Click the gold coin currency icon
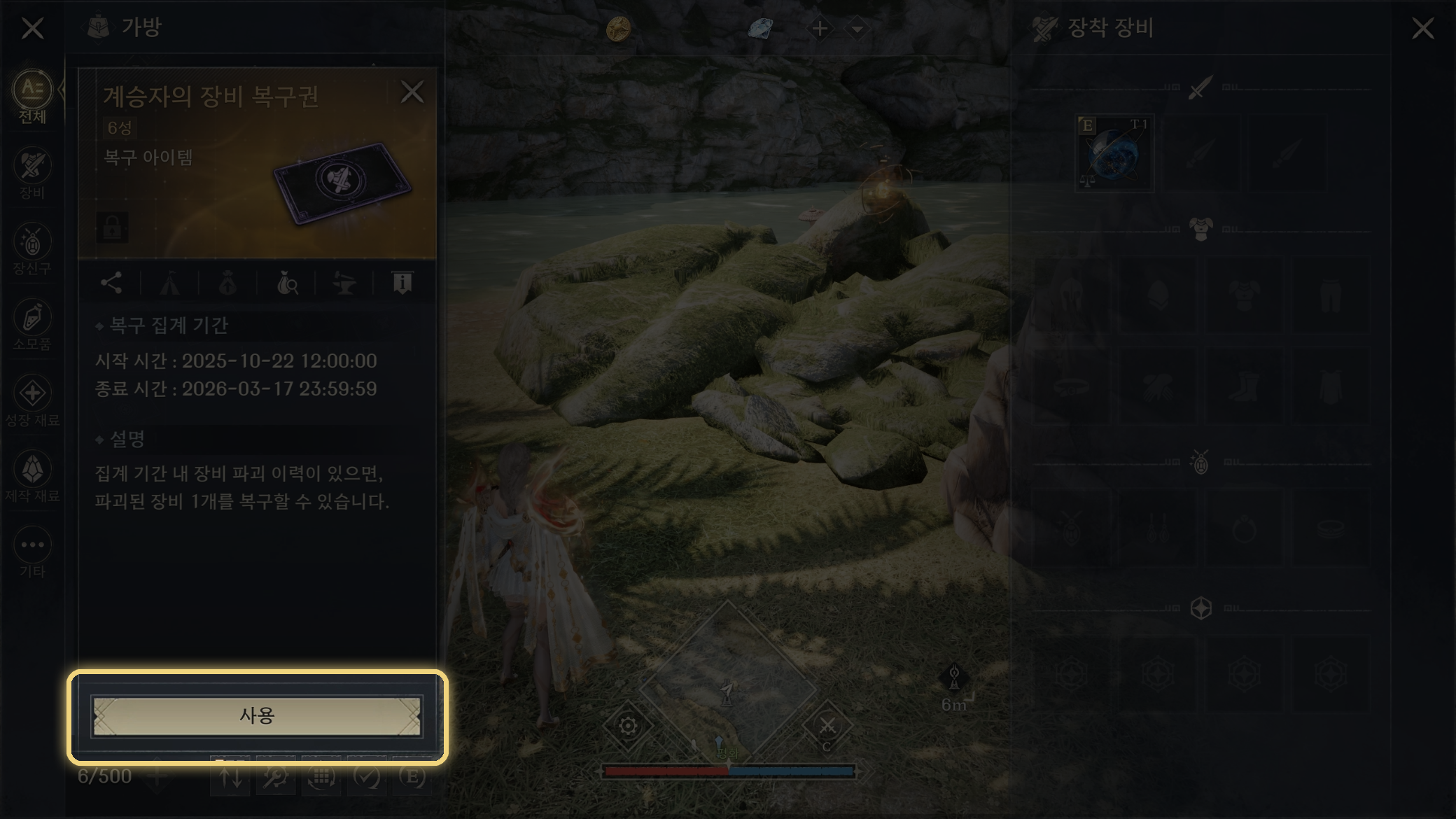Screen dimensions: 1456x819 (x=618, y=29)
